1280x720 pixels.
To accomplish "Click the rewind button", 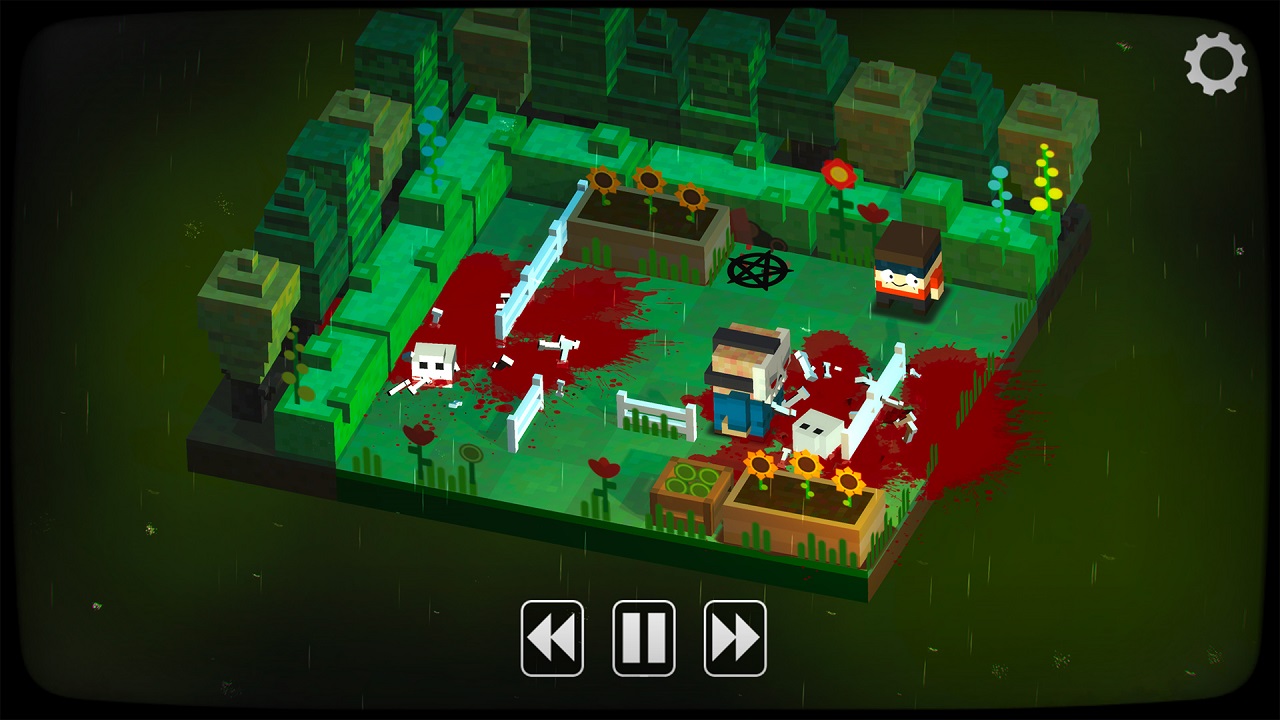I will coord(552,638).
